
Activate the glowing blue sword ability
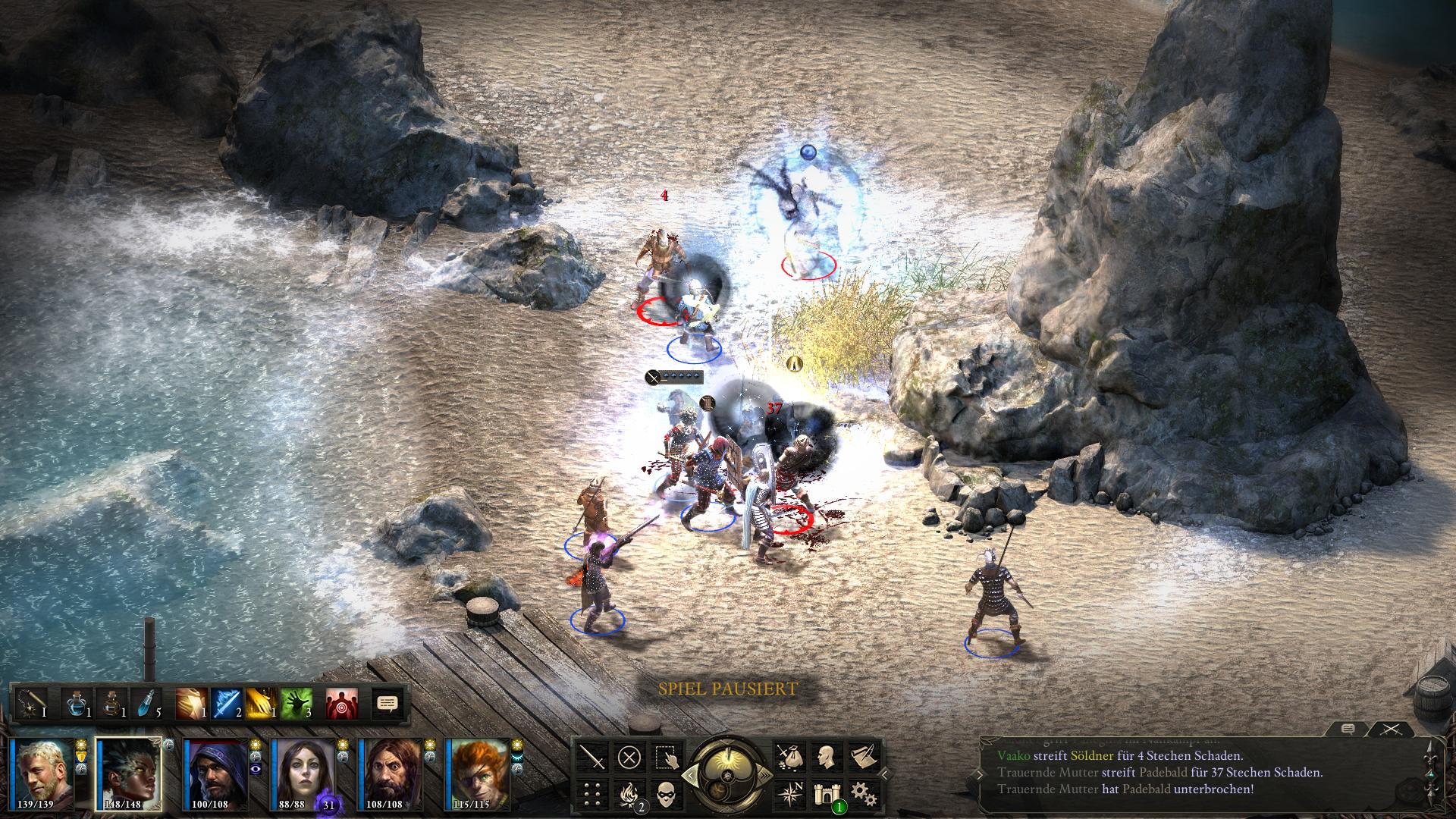click(x=226, y=704)
